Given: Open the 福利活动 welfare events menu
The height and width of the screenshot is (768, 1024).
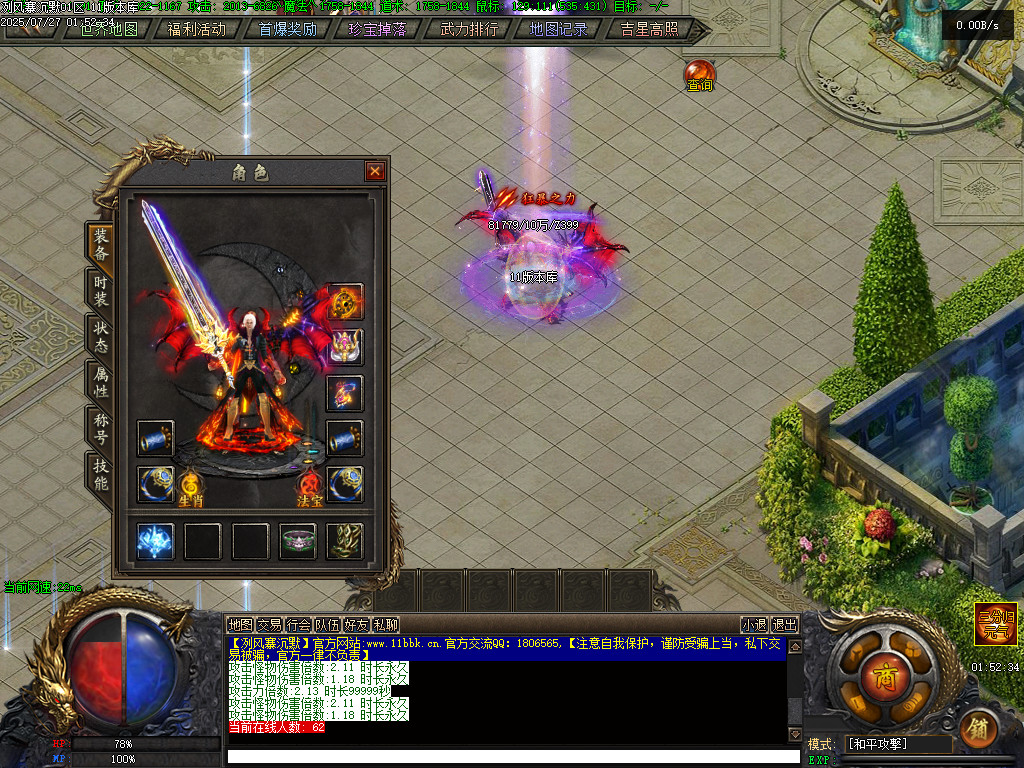Looking at the screenshot, I should point(197,29).
